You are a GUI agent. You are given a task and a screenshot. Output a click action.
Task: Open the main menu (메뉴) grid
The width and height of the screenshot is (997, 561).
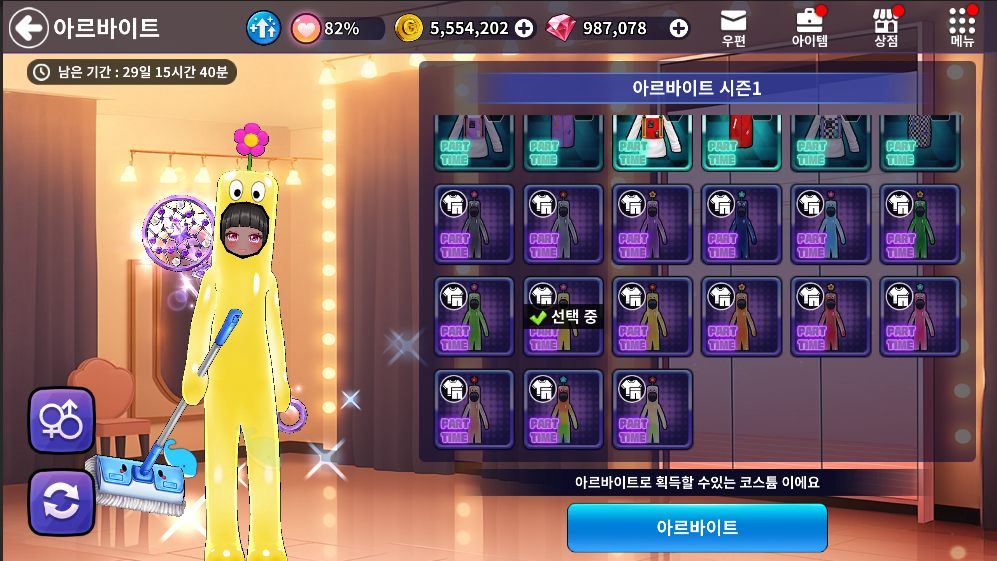coord(961,28)
